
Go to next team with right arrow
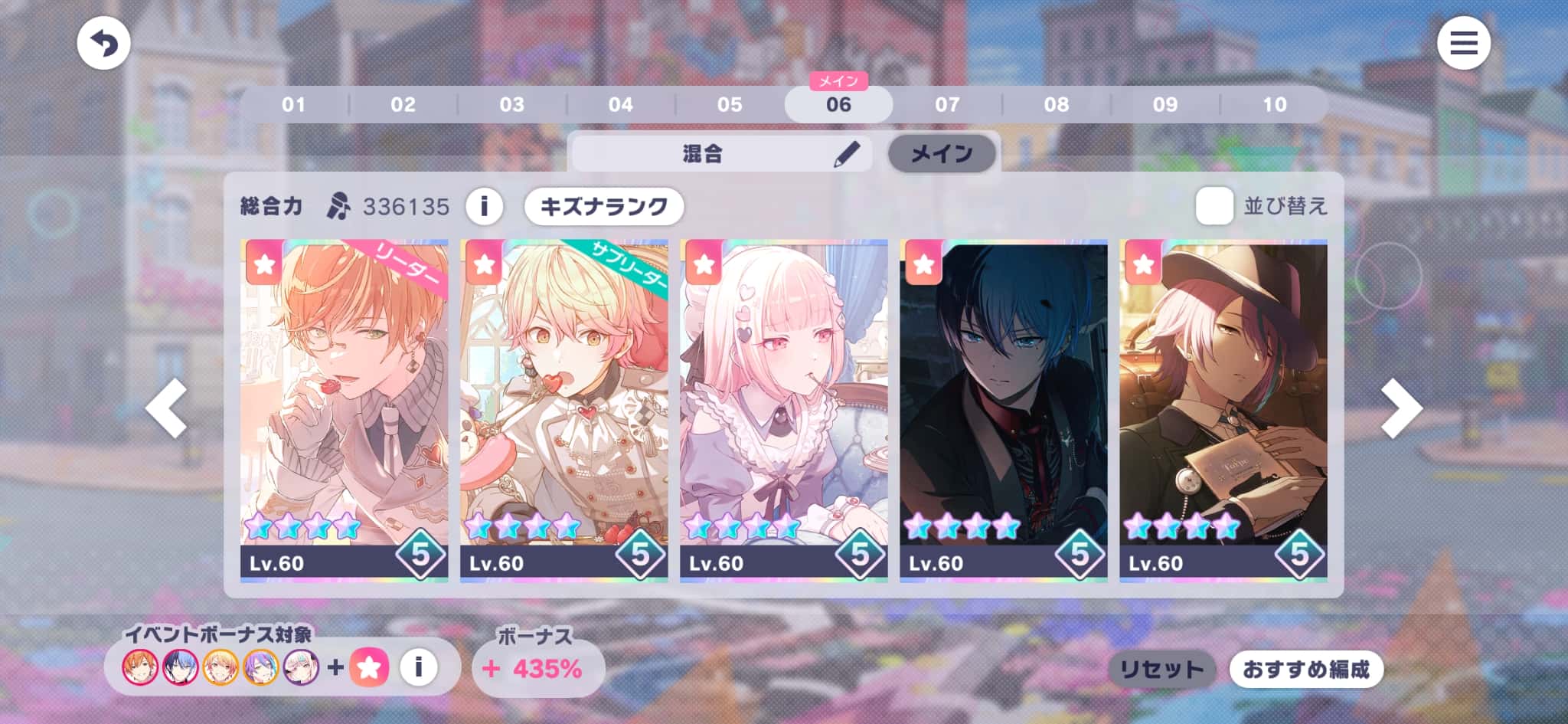[x=1400, y=408]
